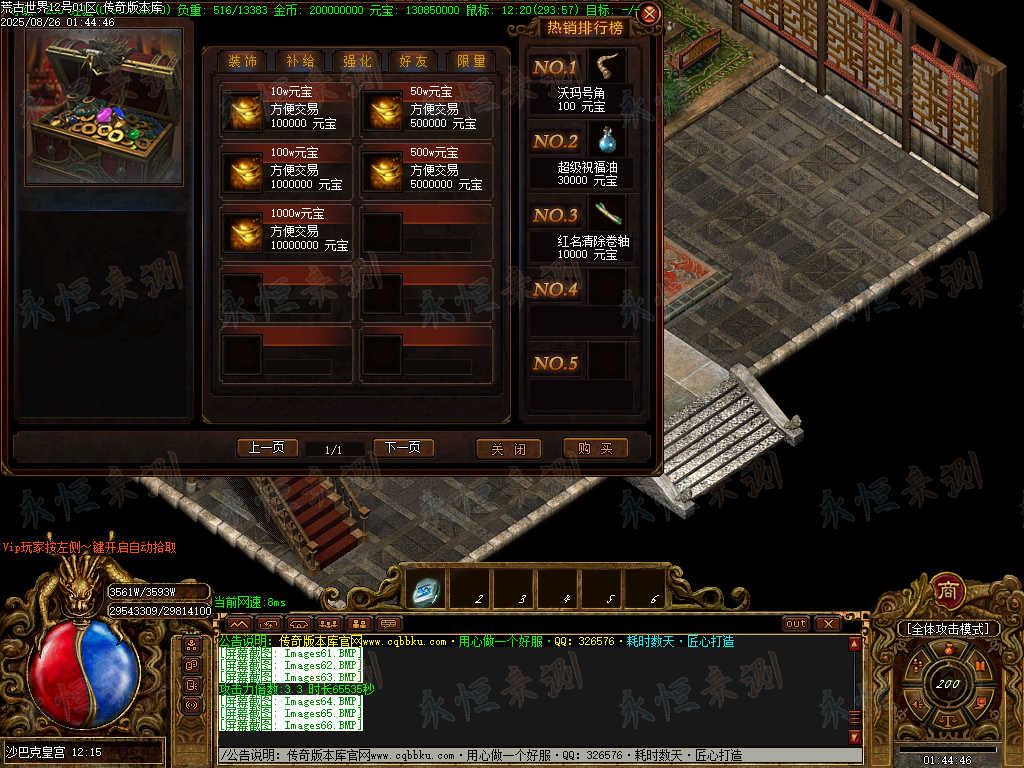The image size is (1024, 768).
Task: Click the 关闭 button
Action: pyautogui.click(x=508, y=449)
